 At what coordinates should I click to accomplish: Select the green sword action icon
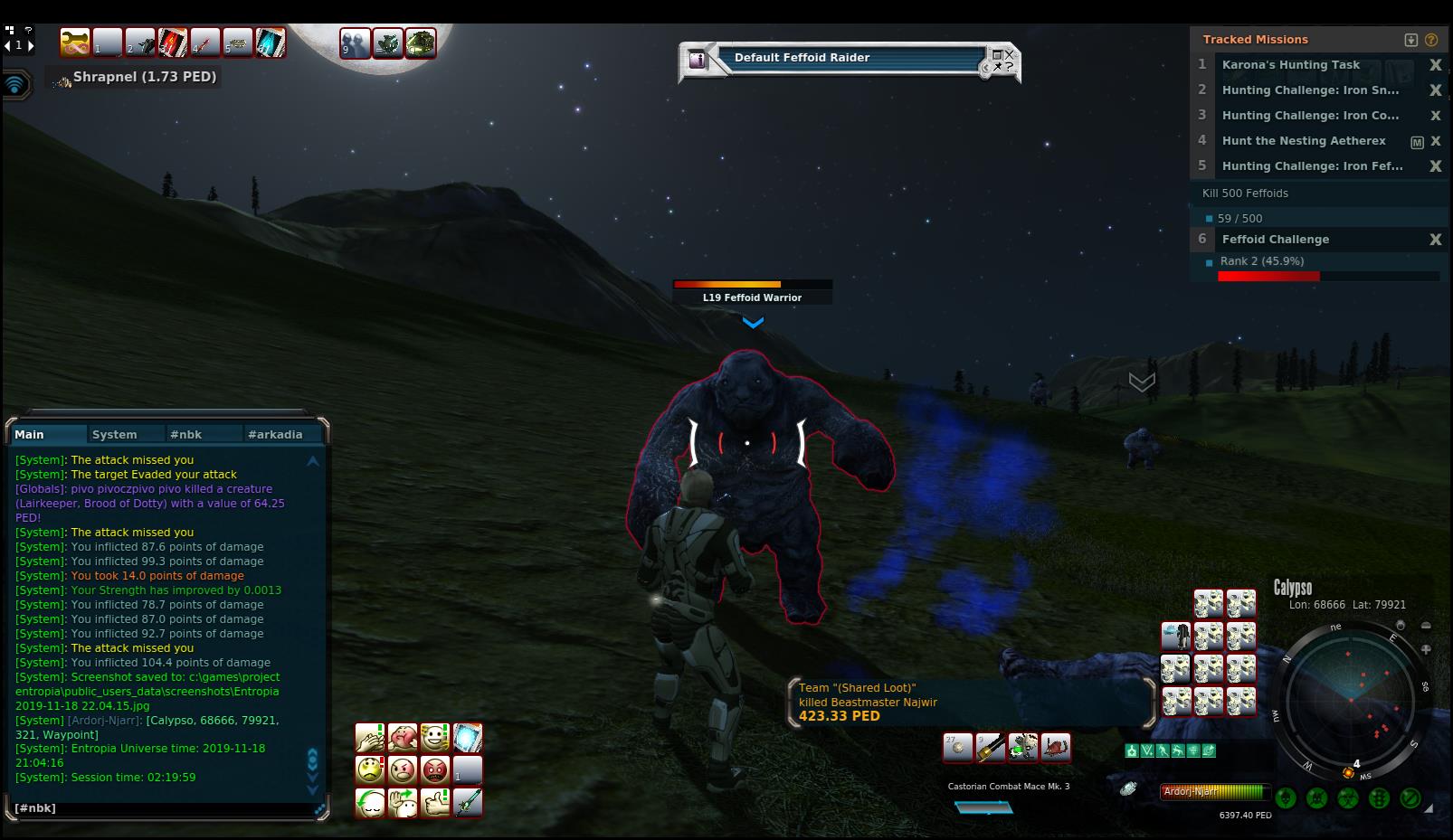pyautogui.click(x=468, y=803)
